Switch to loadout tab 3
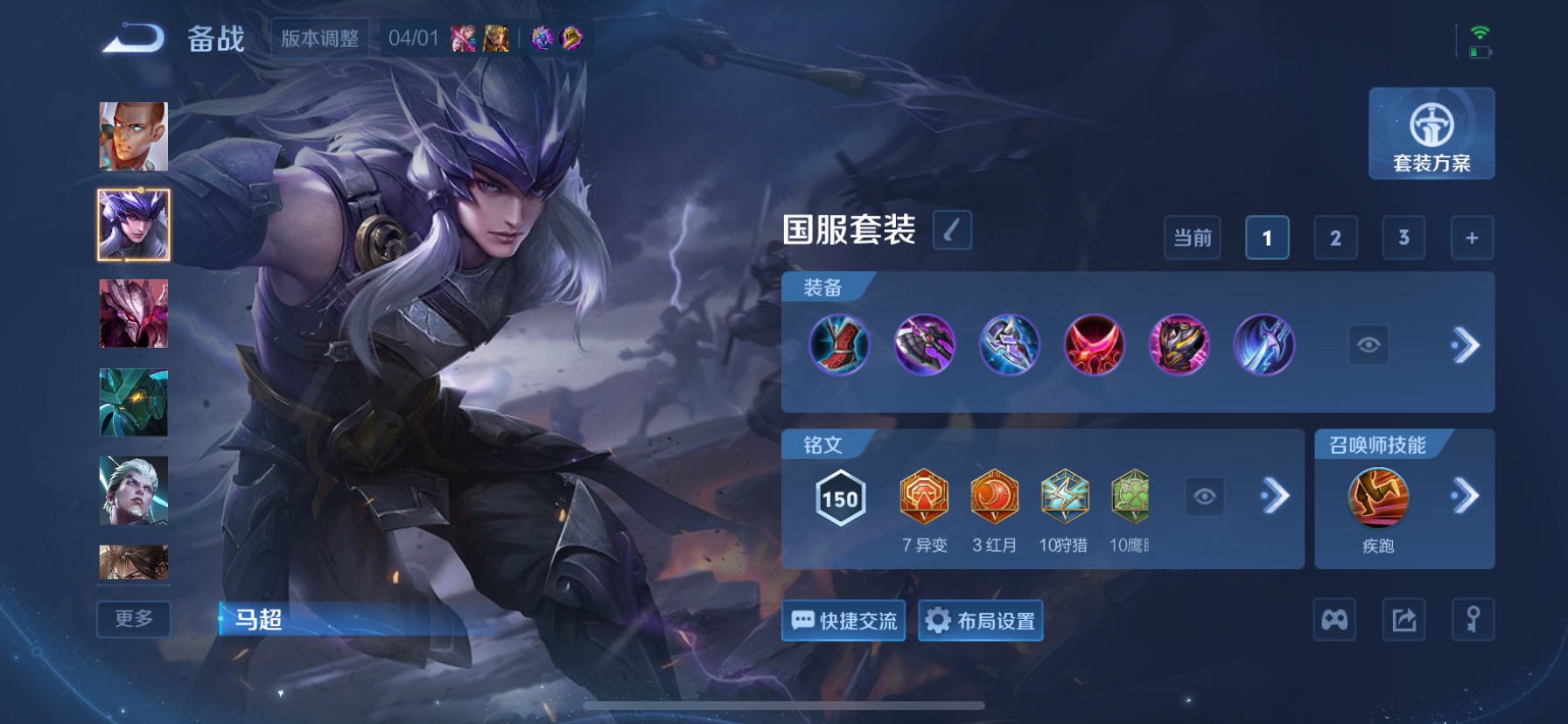 1403,237
